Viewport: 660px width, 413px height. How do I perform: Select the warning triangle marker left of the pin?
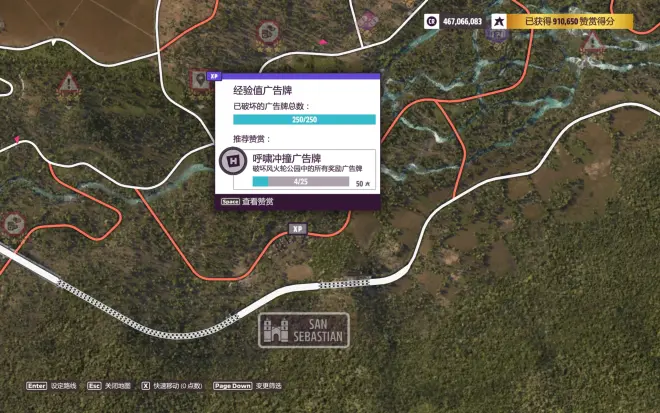pos(68,82)
